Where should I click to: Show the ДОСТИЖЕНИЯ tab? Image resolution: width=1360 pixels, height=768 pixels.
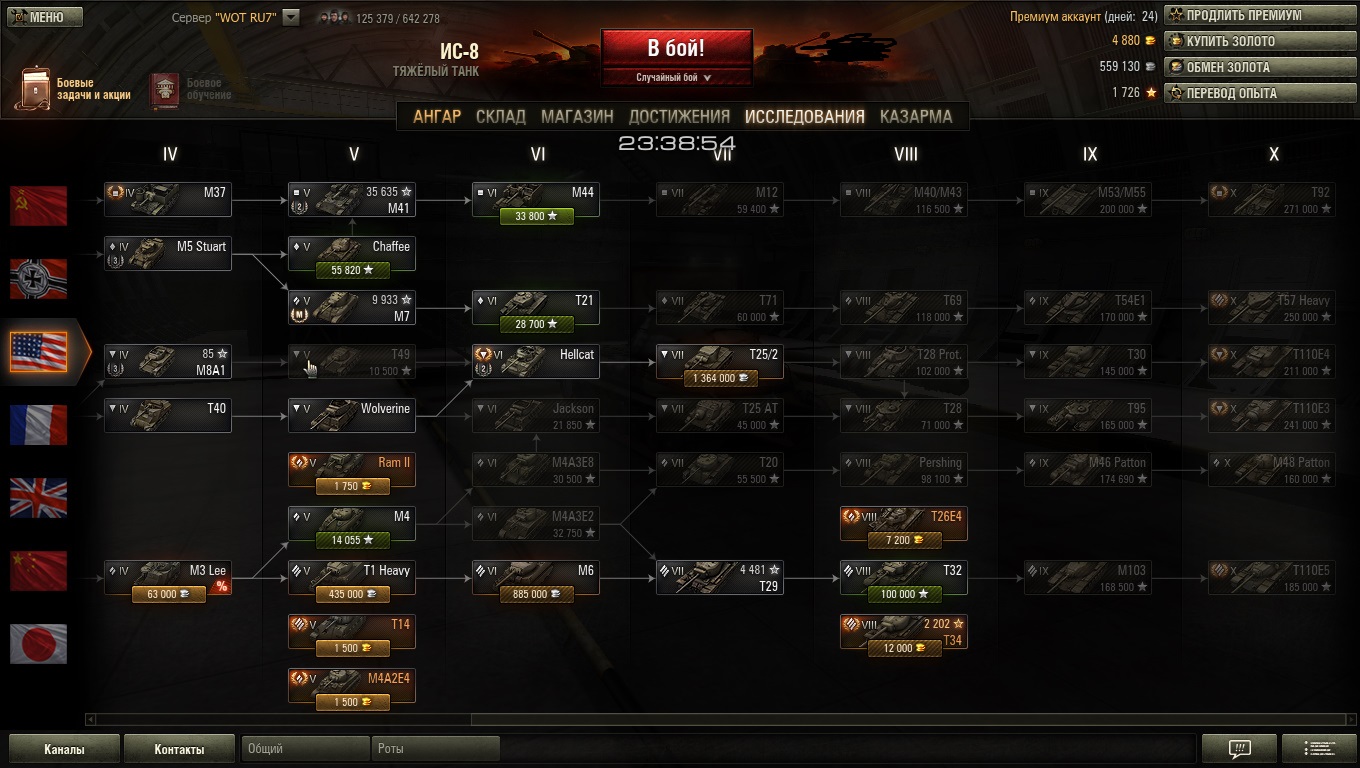[x=679, y=116]
